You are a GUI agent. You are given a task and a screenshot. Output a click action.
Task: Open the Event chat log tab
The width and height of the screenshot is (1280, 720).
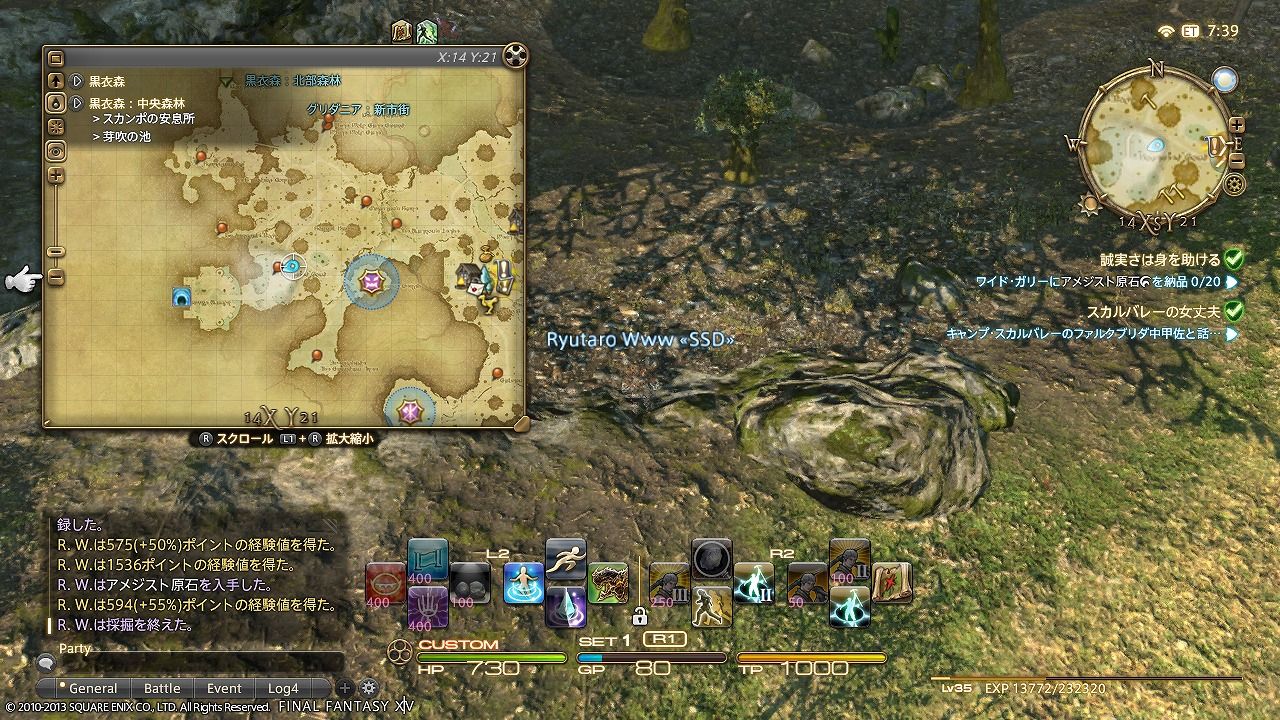[225, 687]
